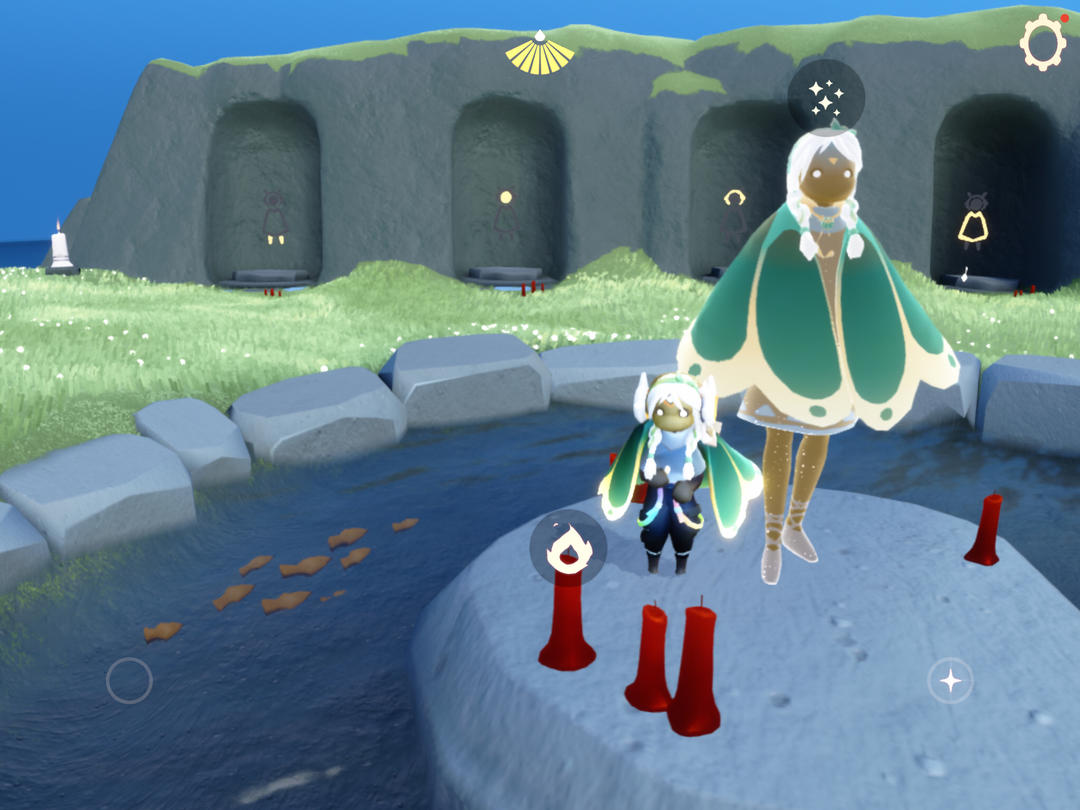This screenshot has width=1080, height=810.
Task: Tap the golden cape wing energy fan
Action: click(539, 53)
